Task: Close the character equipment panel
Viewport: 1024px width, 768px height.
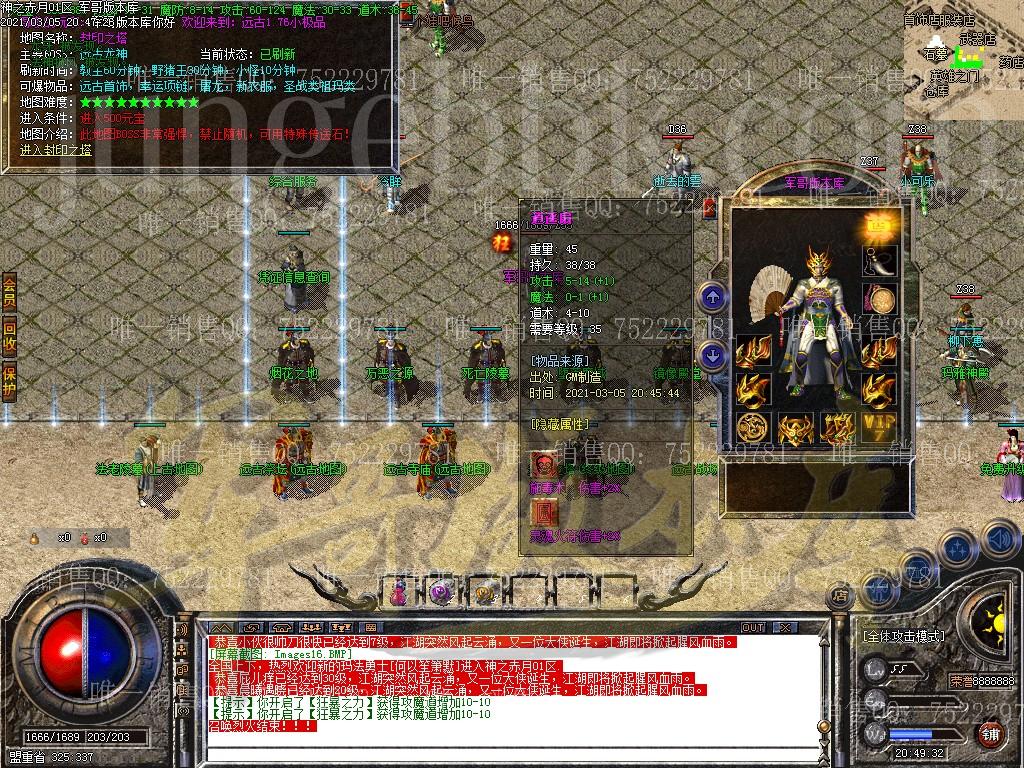Action: tap(709, 209)
